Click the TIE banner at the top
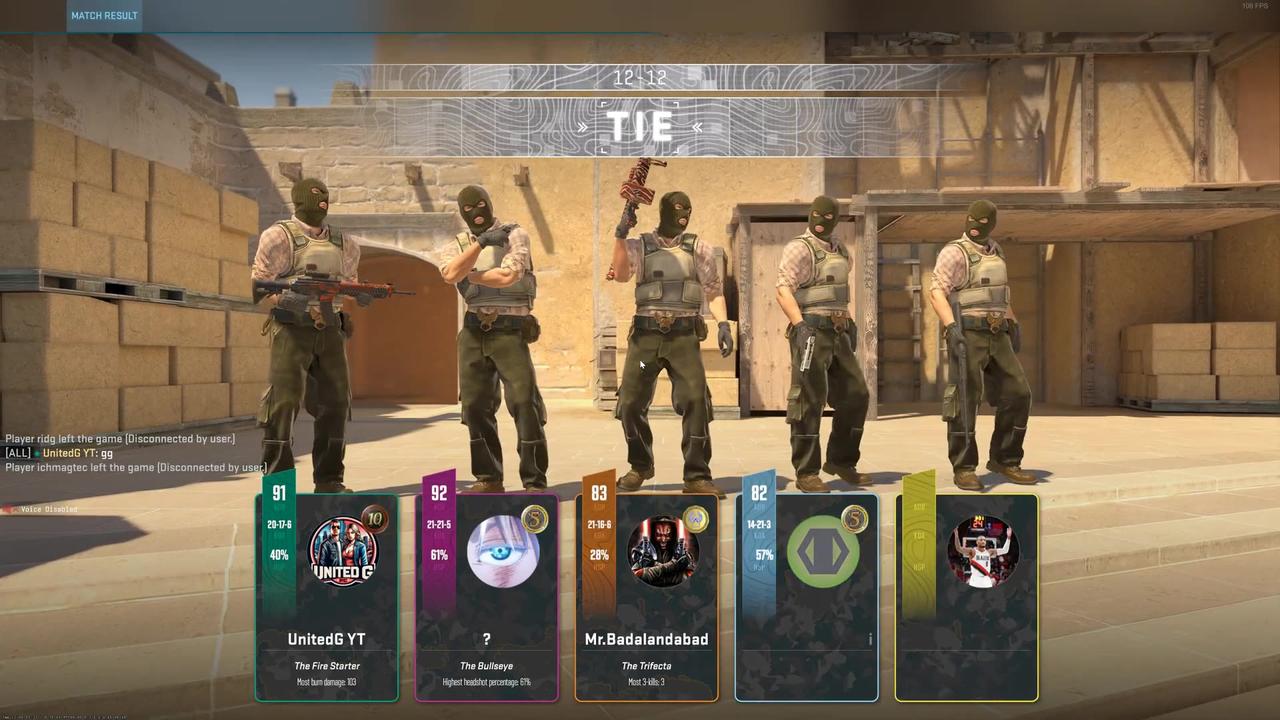The image size is (1280, 720). (x=640, y=127)
